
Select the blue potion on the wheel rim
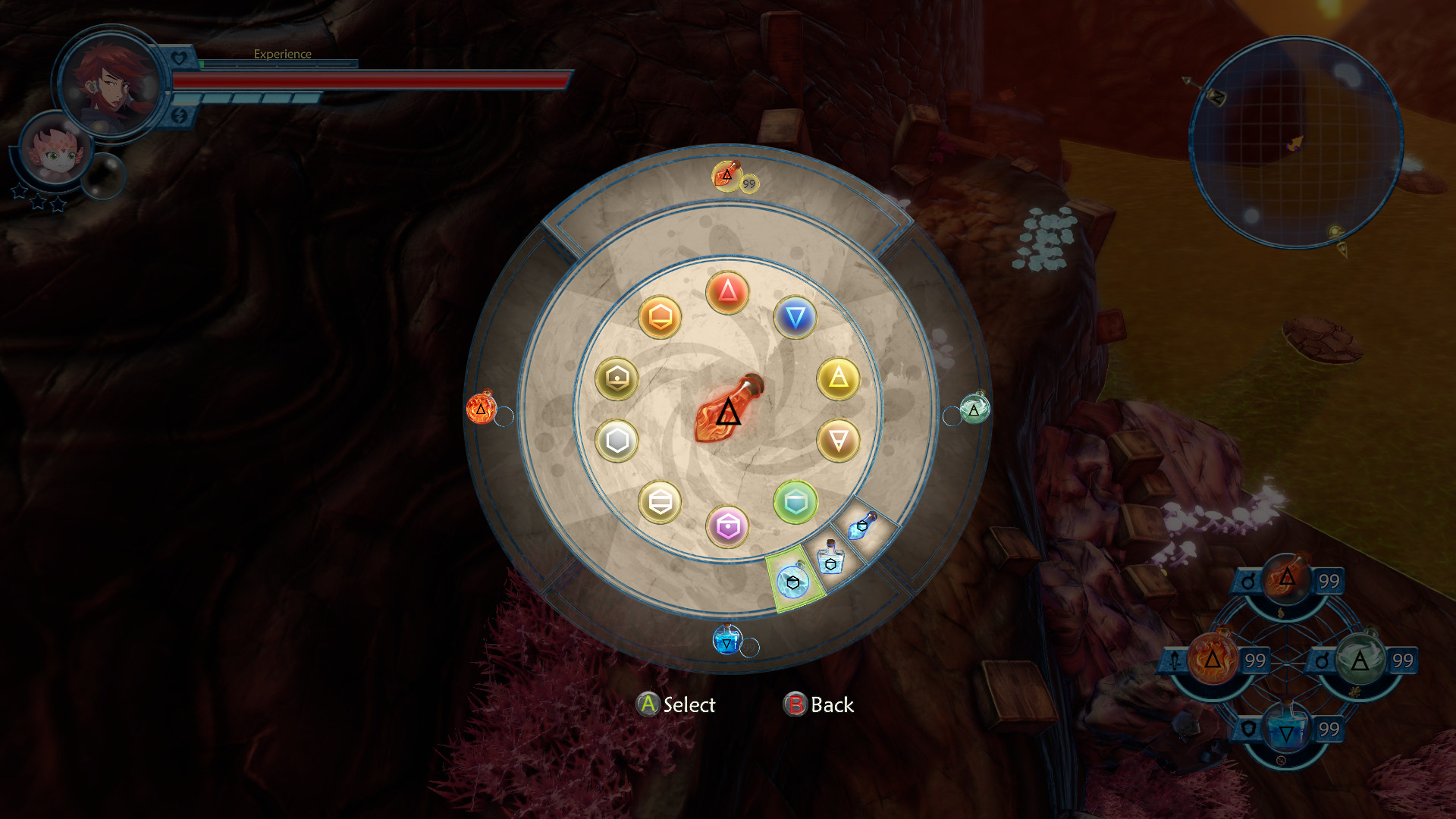(726, 641)
